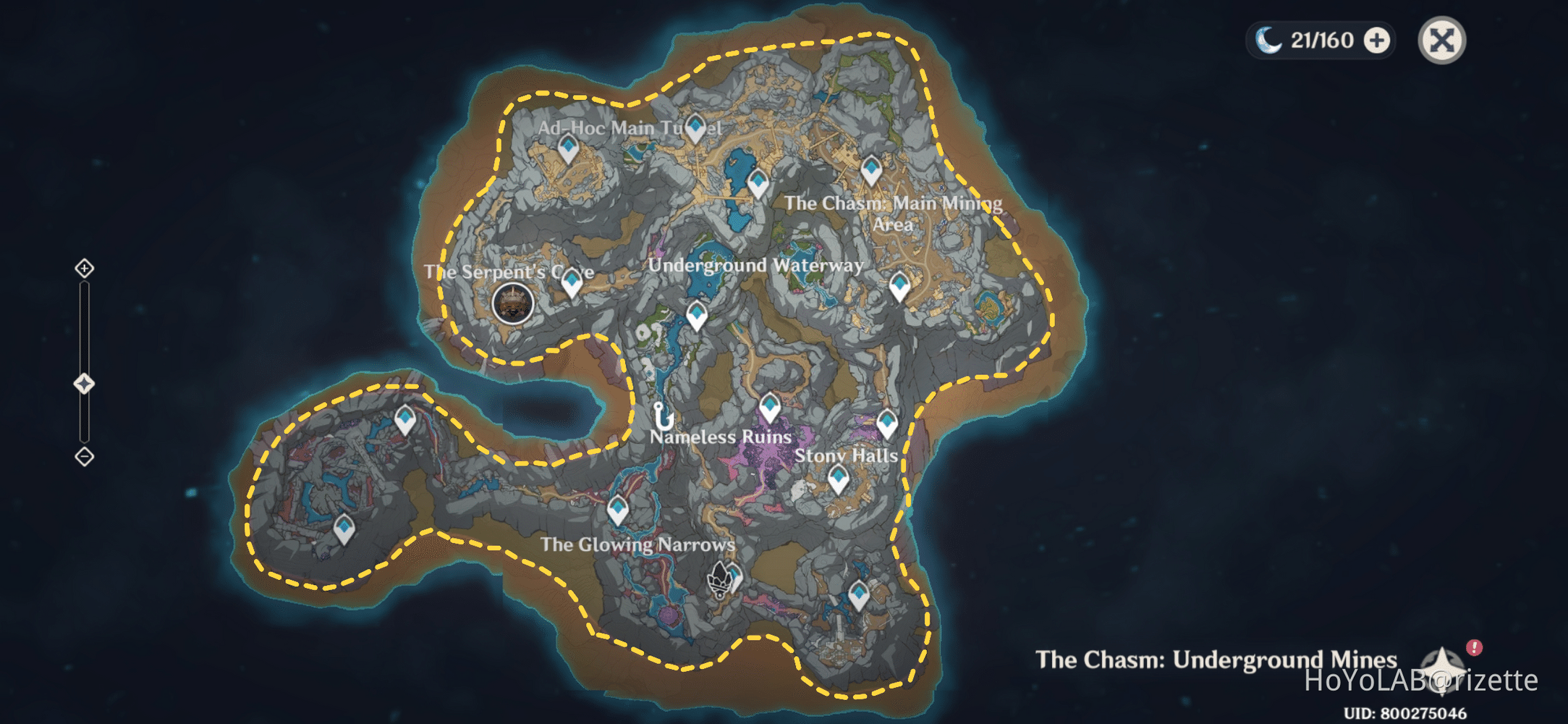Image resolution: width=1568 pixels, height=724 pixels.
Task: Open the waypoint below Stony Halls
Action: [x=837, y=474]
